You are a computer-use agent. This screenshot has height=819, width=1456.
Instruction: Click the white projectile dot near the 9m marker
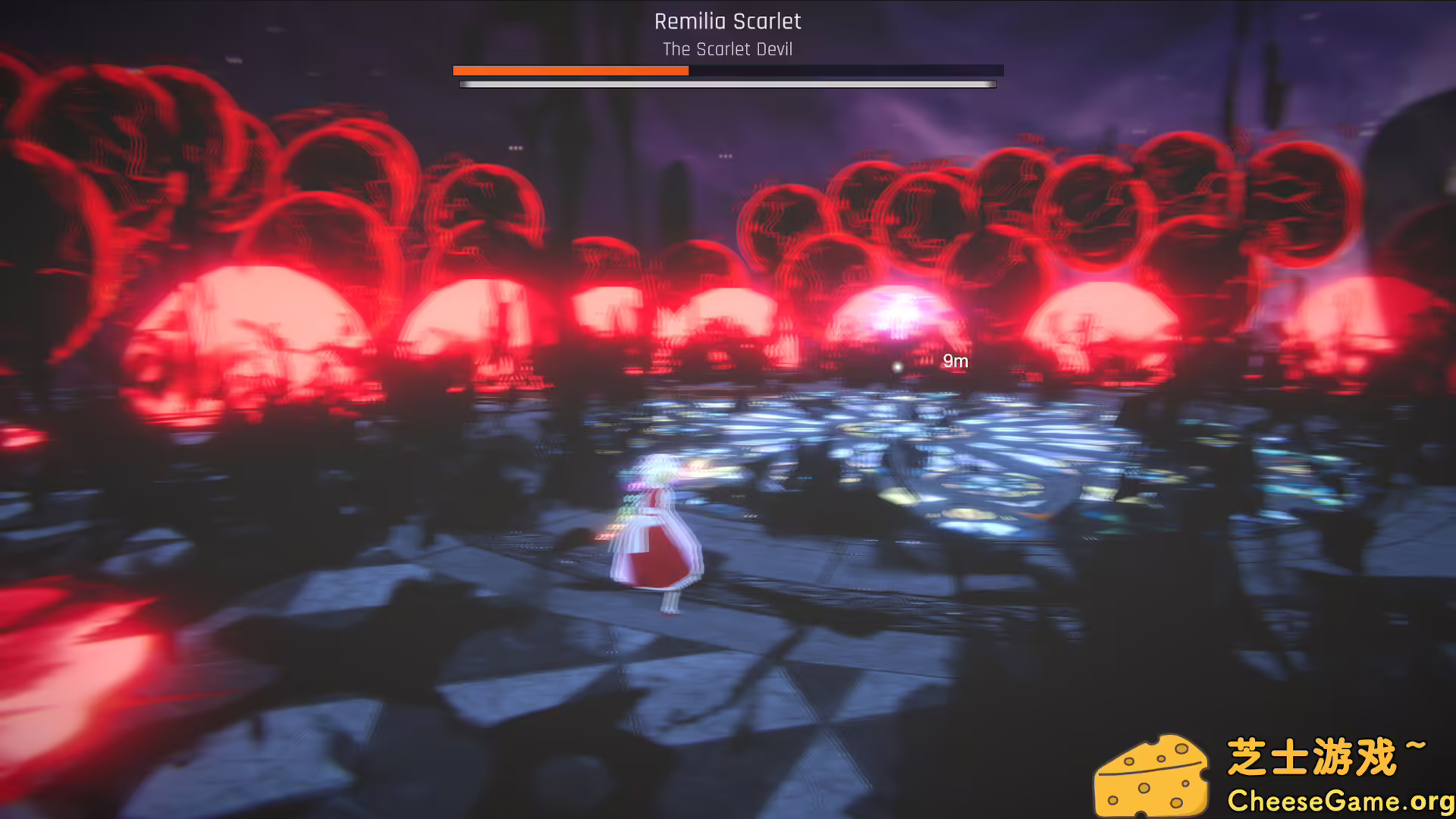click(897, 367)
